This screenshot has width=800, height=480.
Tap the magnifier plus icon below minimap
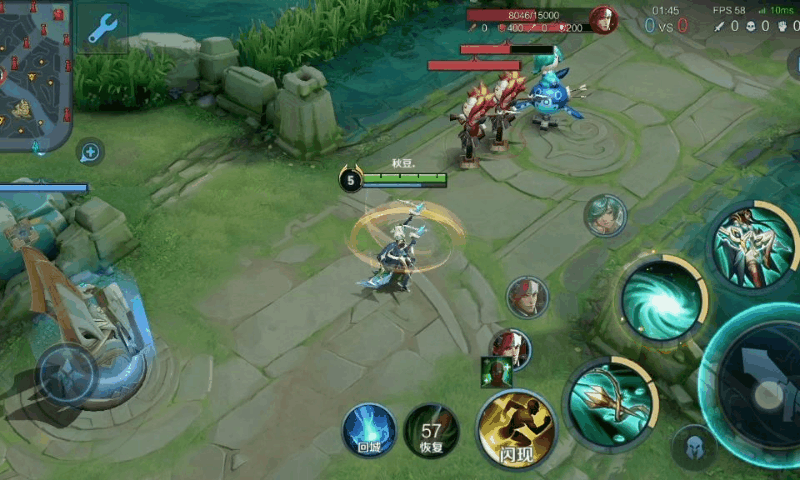pyautogui.click(x=90, y=152)
